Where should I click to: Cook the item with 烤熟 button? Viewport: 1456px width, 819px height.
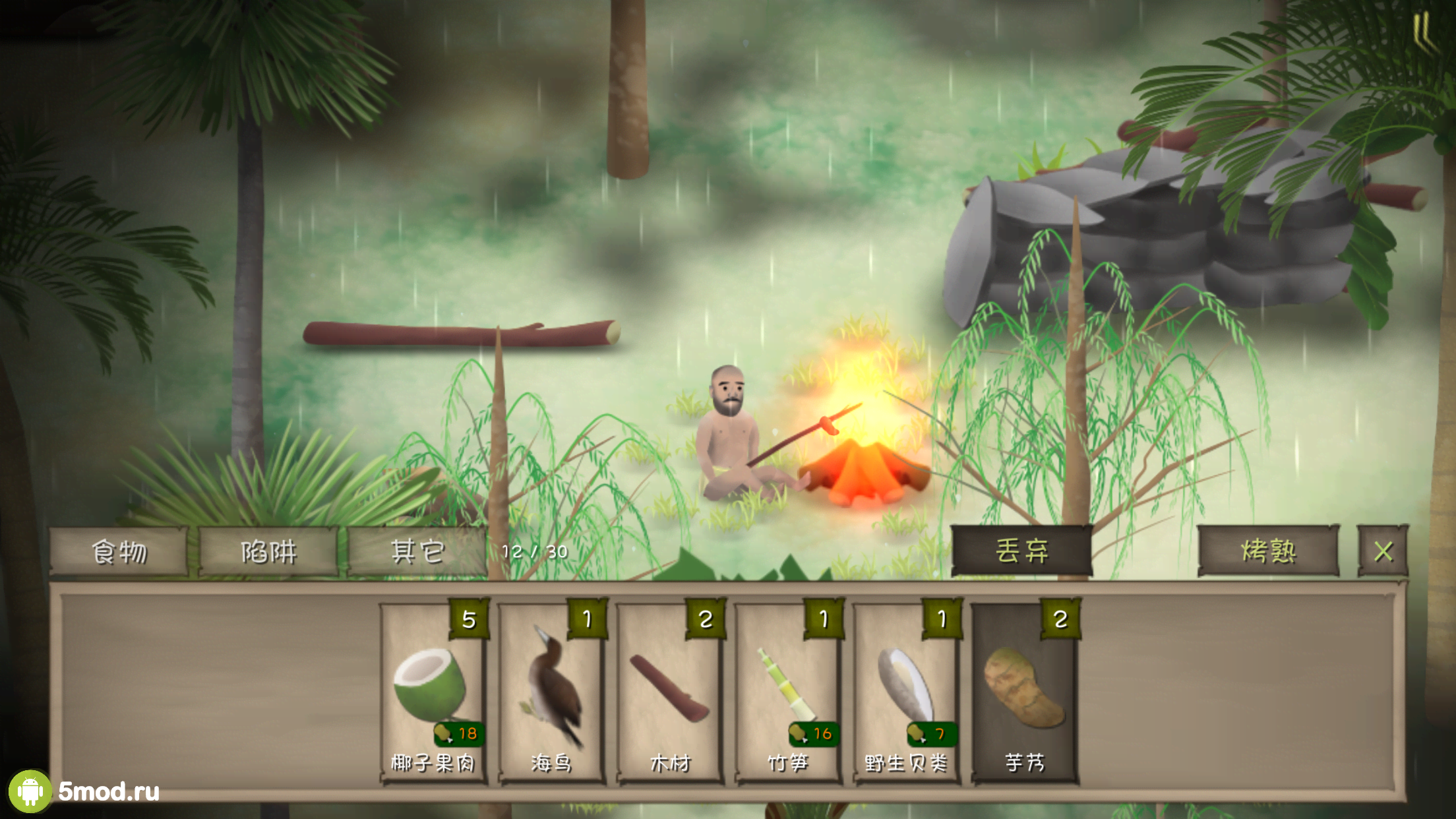pos(1267,551)
